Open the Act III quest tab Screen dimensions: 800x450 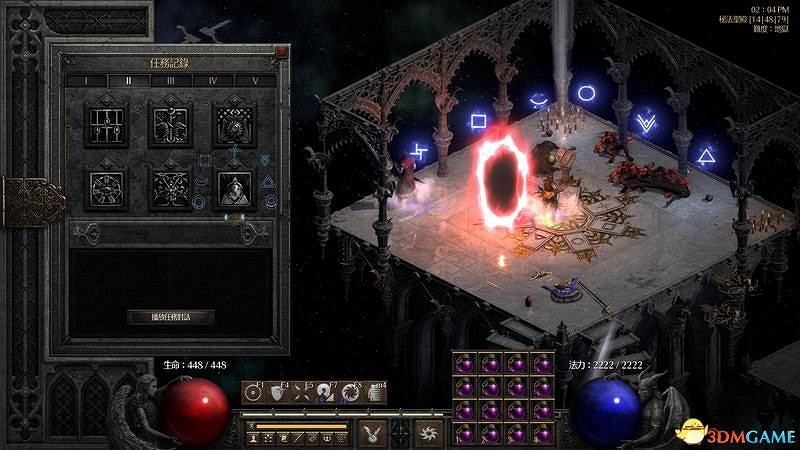[x=171, y=80]
